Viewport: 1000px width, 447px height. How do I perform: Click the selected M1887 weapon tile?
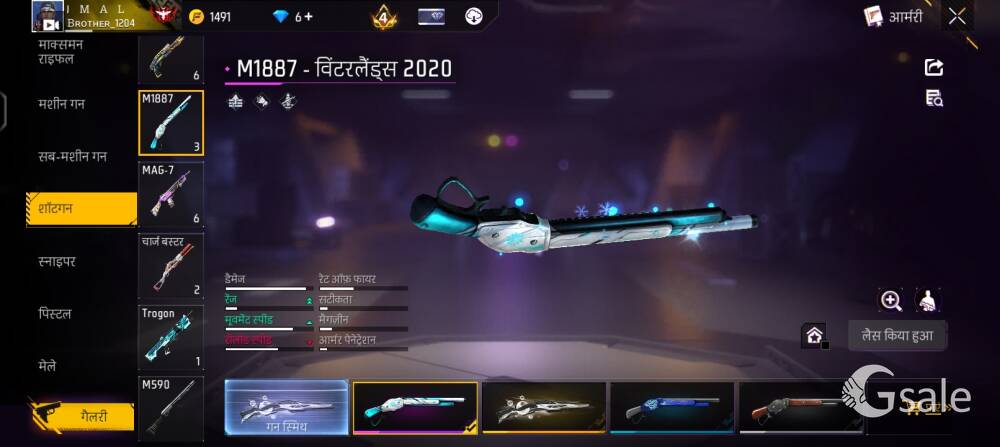[170, 123]
